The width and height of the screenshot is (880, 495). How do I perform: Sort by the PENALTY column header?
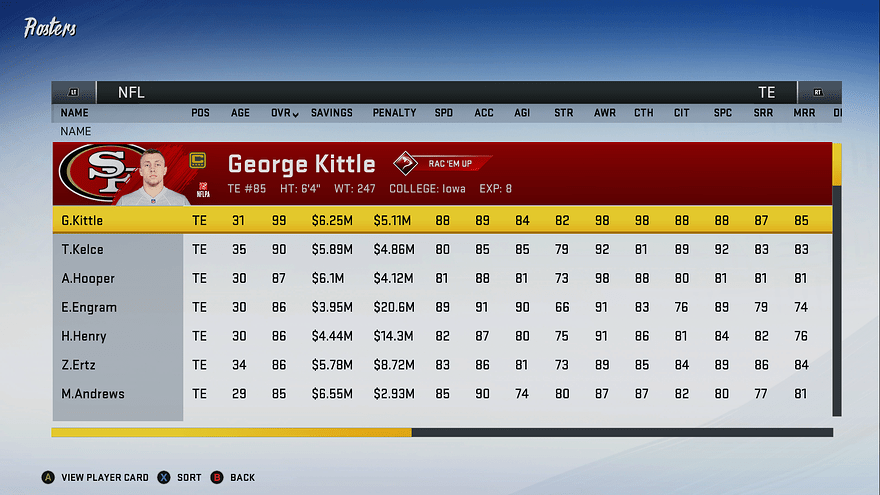pyautogui.click(x=394, y=113)
